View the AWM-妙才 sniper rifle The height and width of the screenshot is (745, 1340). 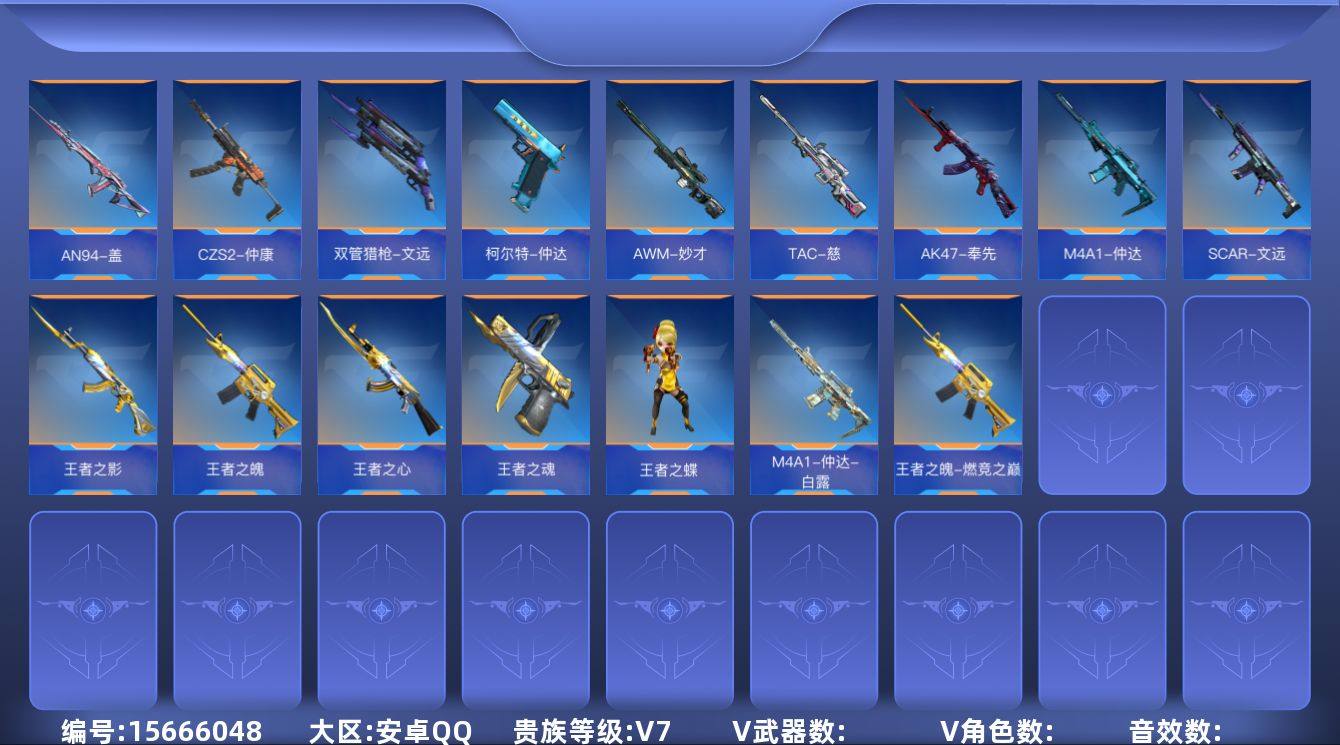pos(669,170)
